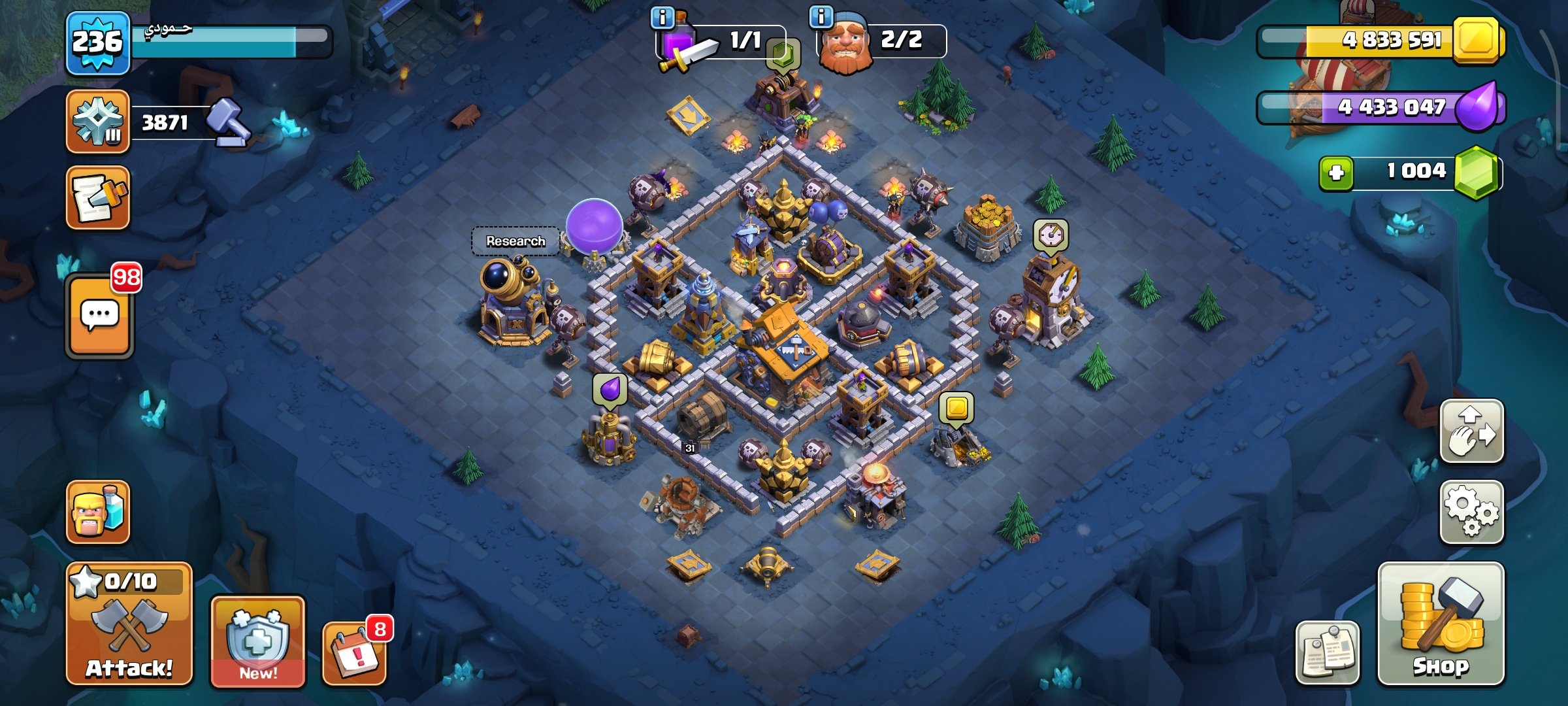The image size is (1568, 706).
Task: Open the shield button labeled New!
Action: (257, 641)
